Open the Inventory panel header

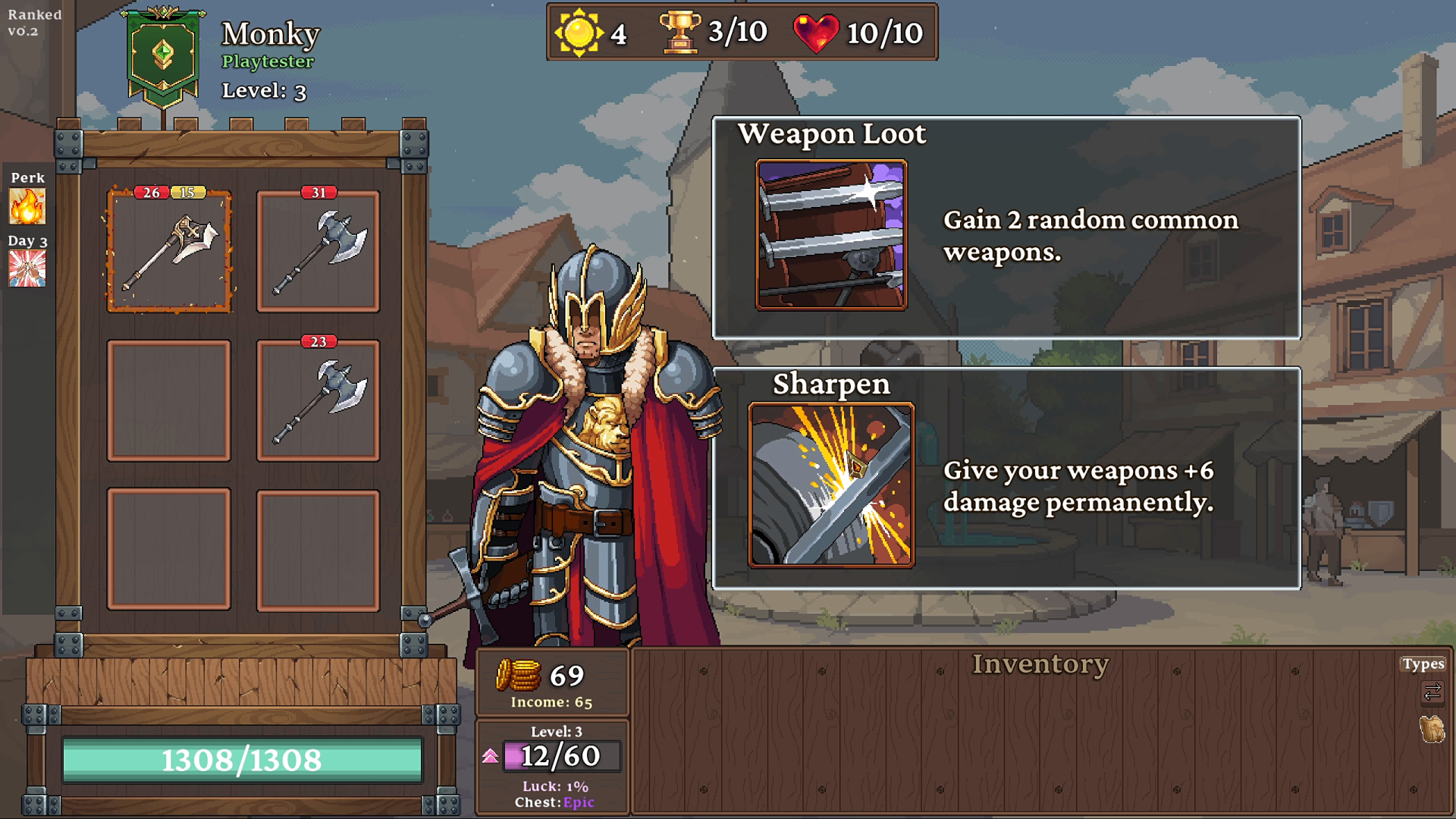click(1040, 664)
